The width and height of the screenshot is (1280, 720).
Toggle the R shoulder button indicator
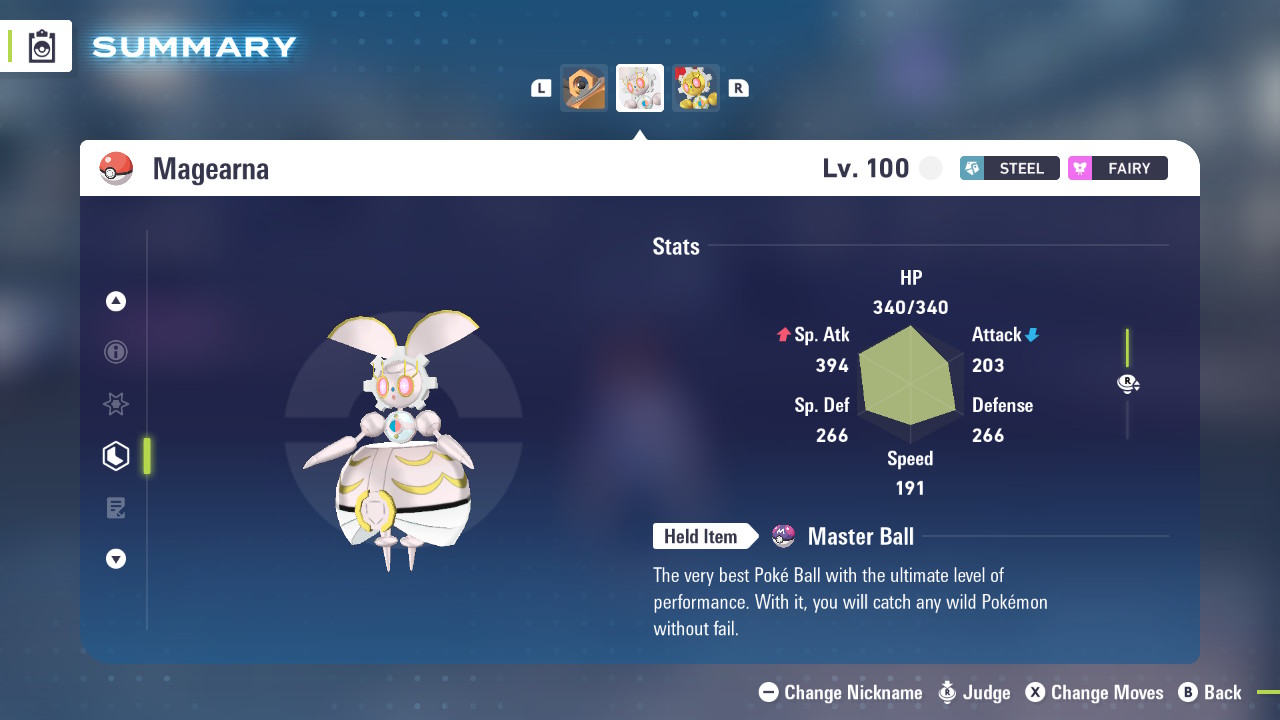(738, 87)
